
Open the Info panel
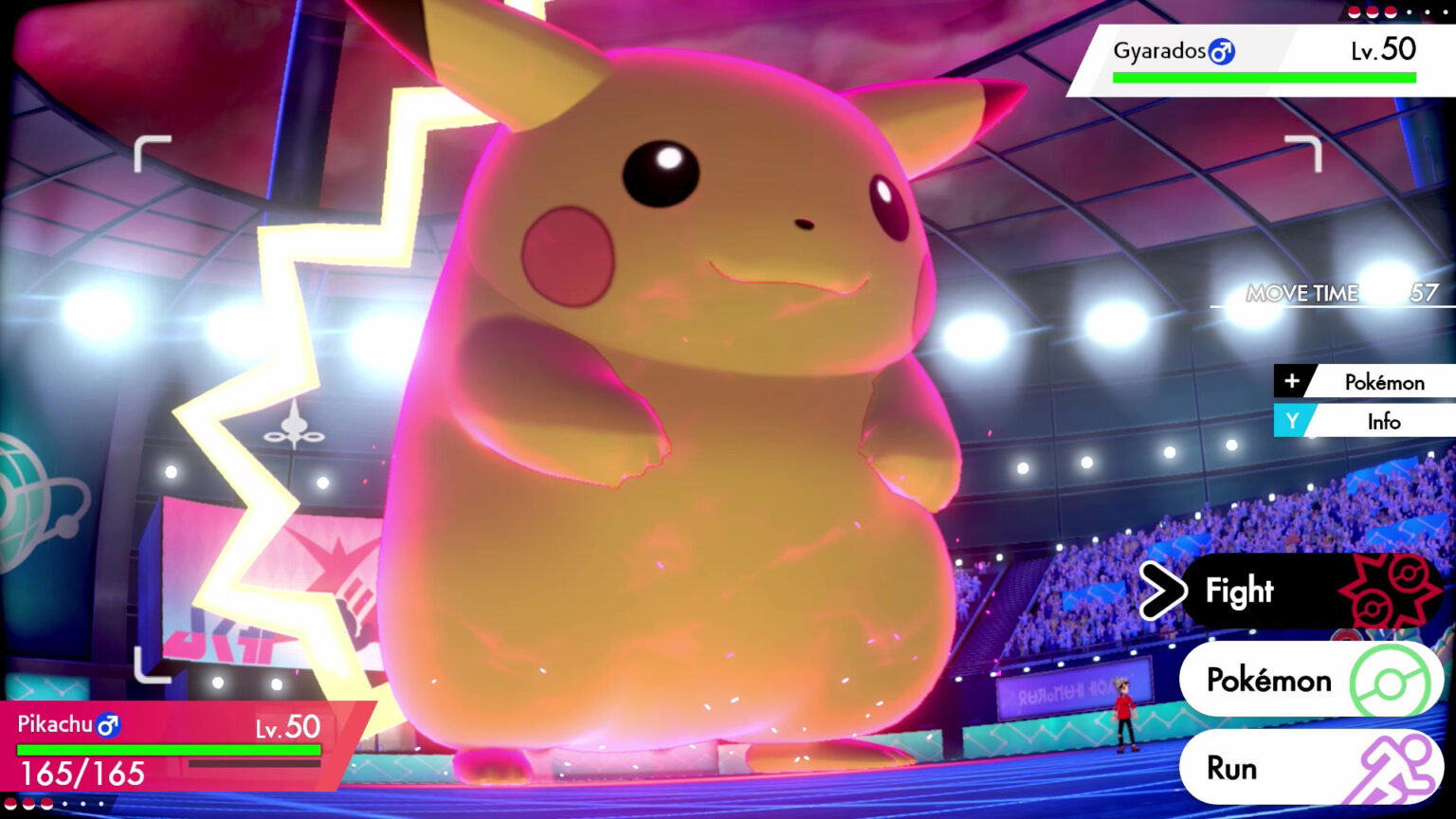pyautogui.click(x=1384, y=421)
